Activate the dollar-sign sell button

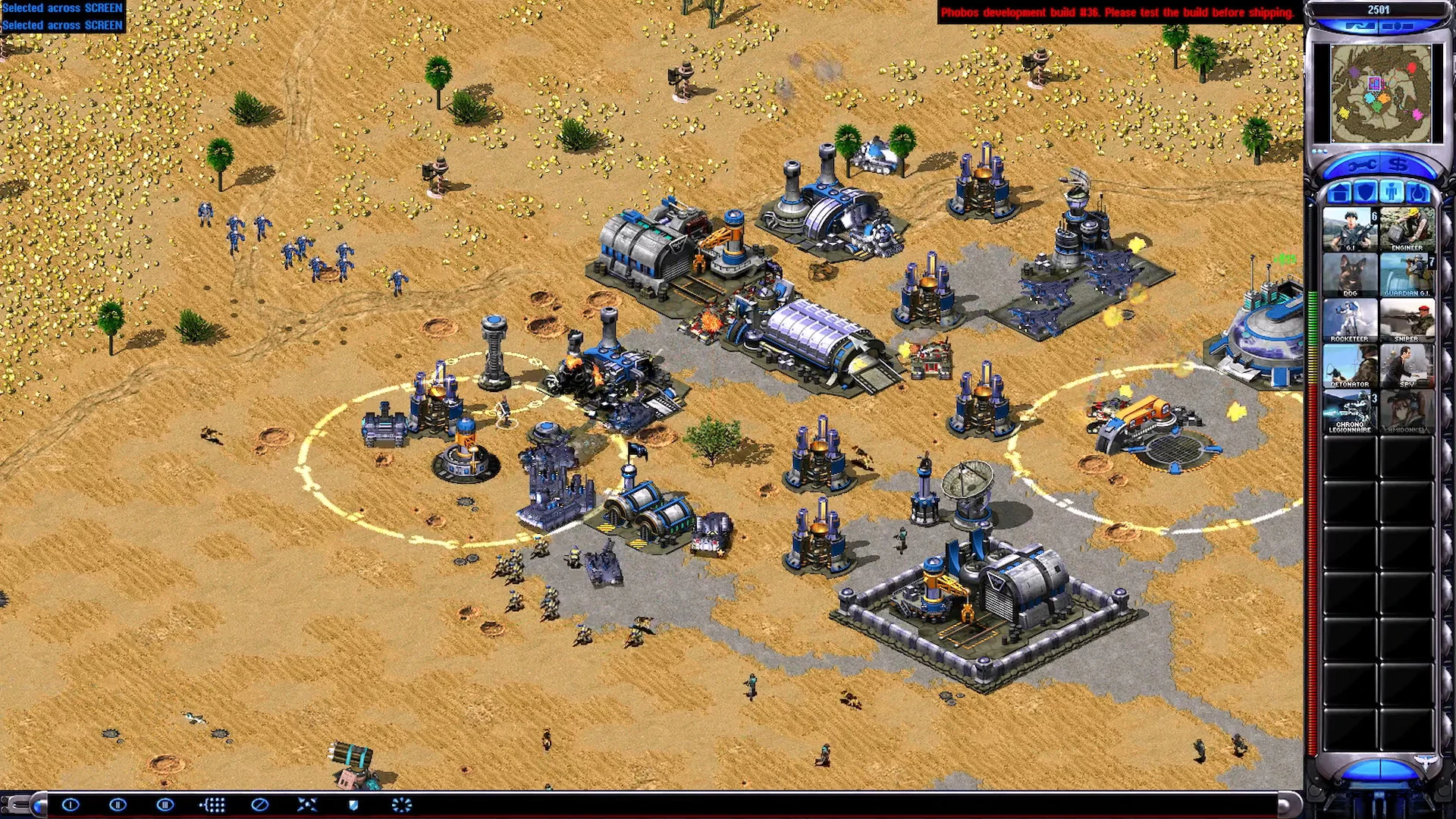click(1398, 165)
